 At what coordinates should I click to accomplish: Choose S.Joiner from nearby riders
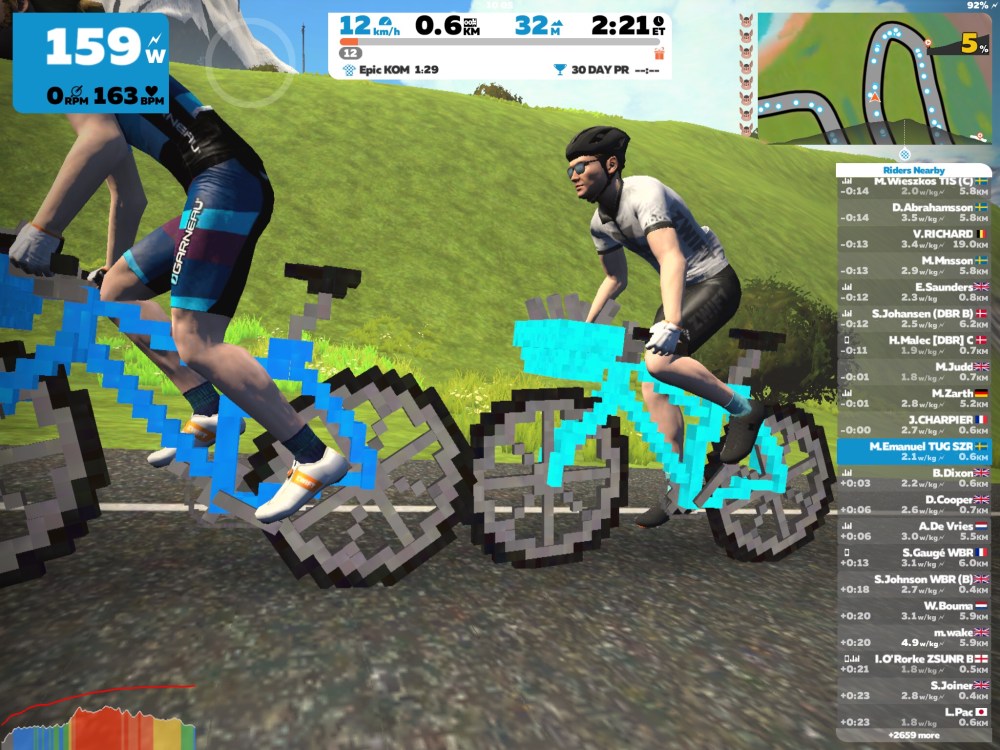(913, 690)
